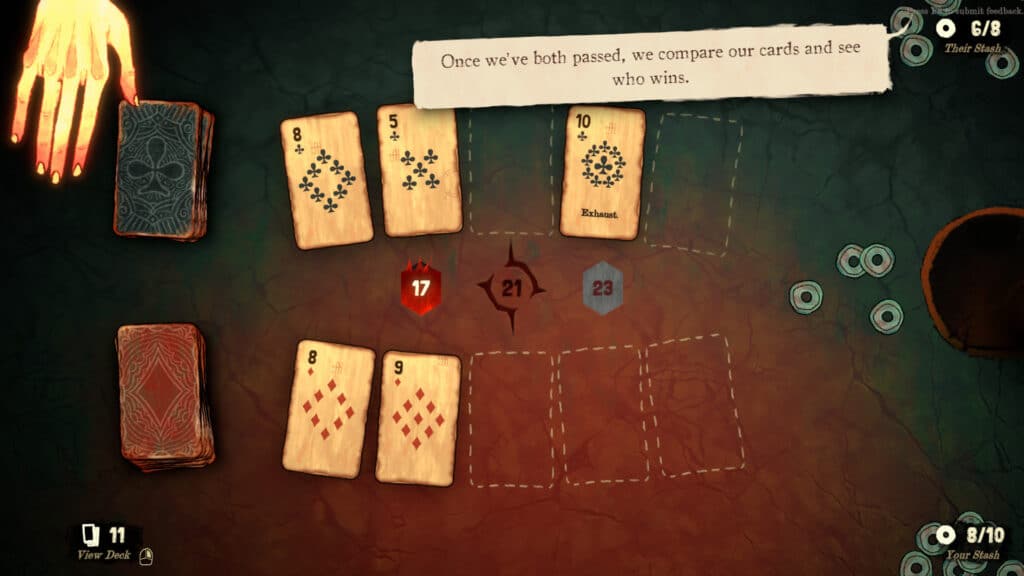The height and width of the screenshot is (576, 1024).
Task: Click the red 17 player score badge
Action: click(x=421, y=288)
